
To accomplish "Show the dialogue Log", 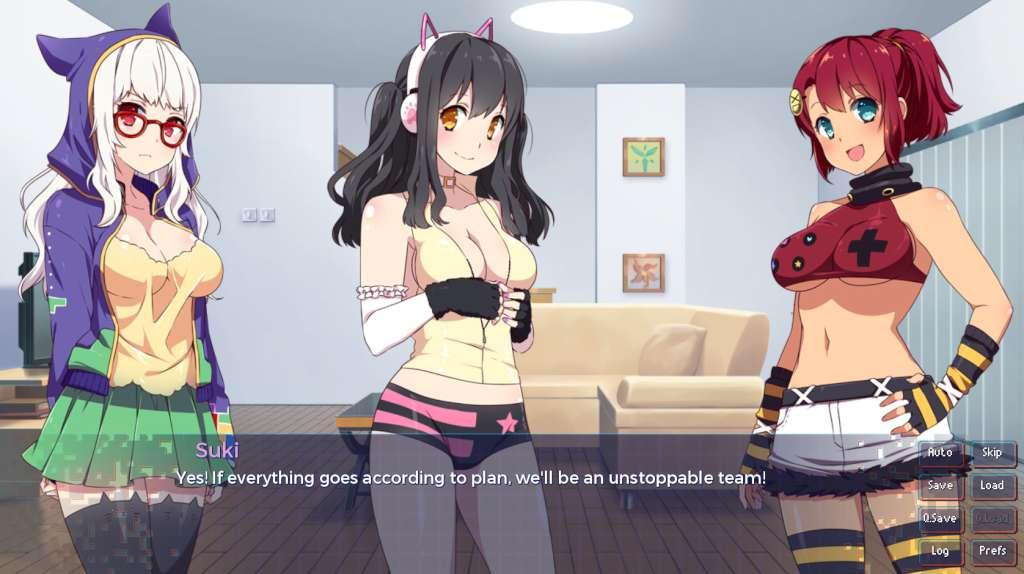I will pyautogui.click(x=940, y=551).
